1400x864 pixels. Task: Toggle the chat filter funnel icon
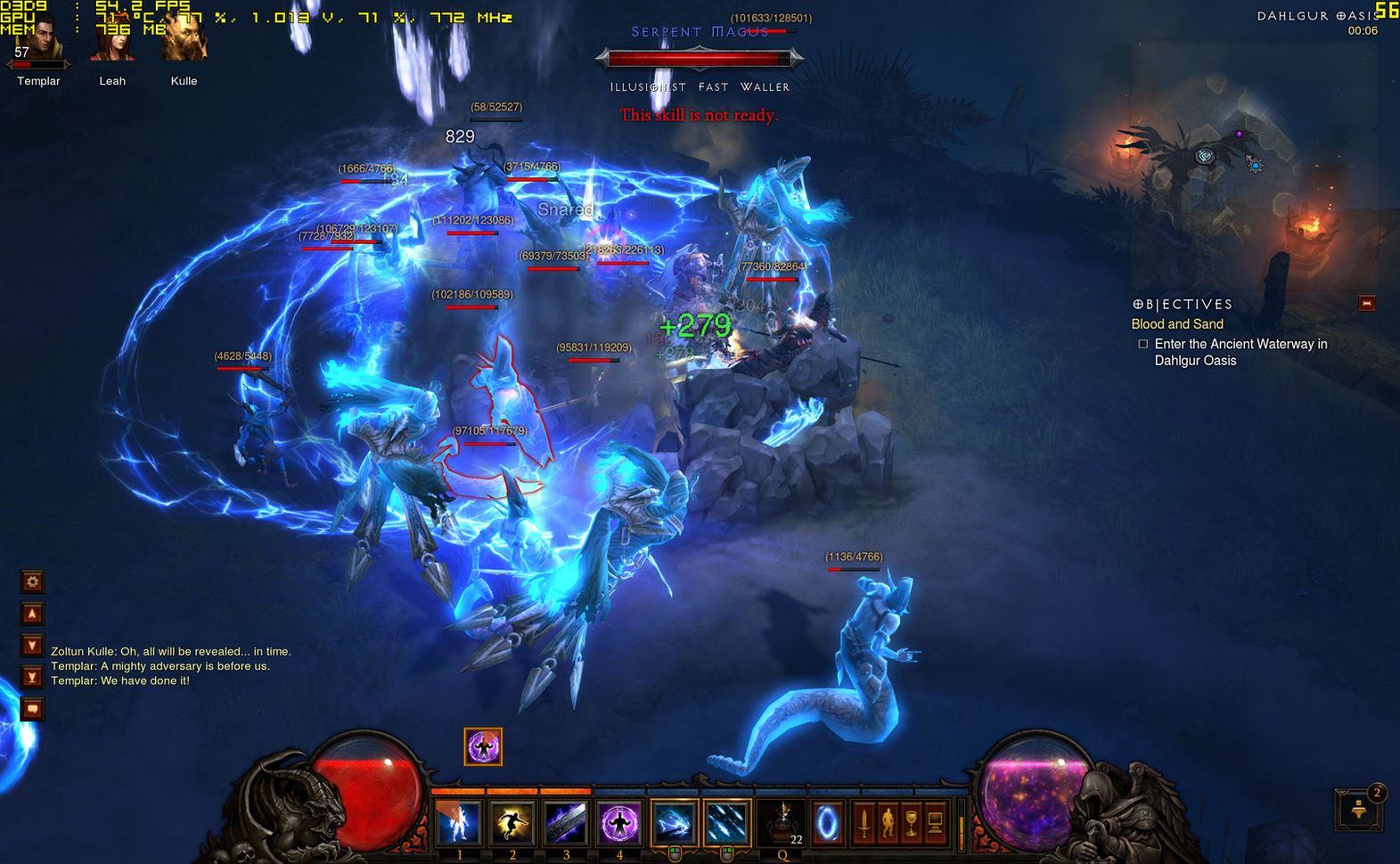32,677
